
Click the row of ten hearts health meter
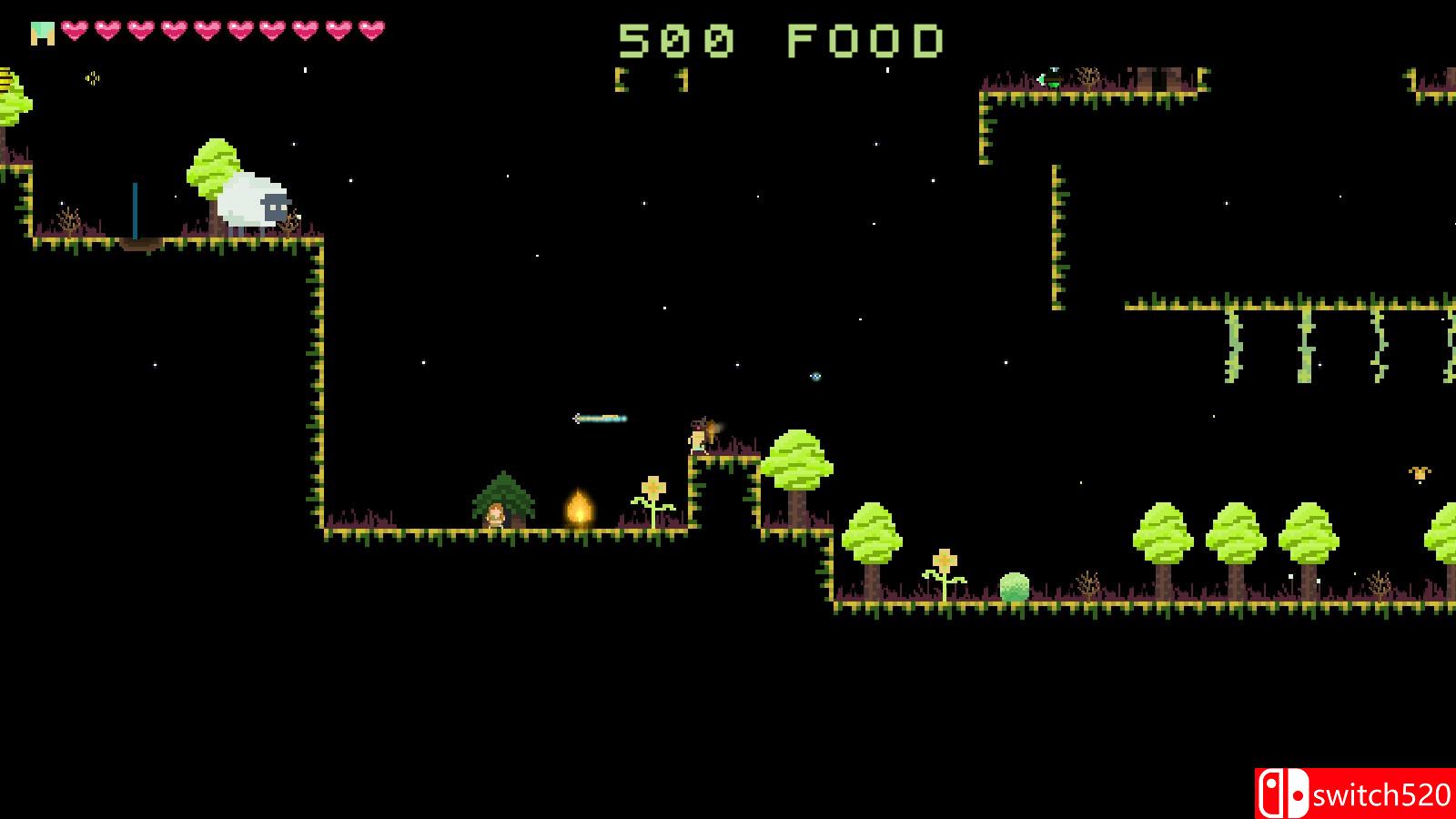pyautogui.click(x=222, y=29)
